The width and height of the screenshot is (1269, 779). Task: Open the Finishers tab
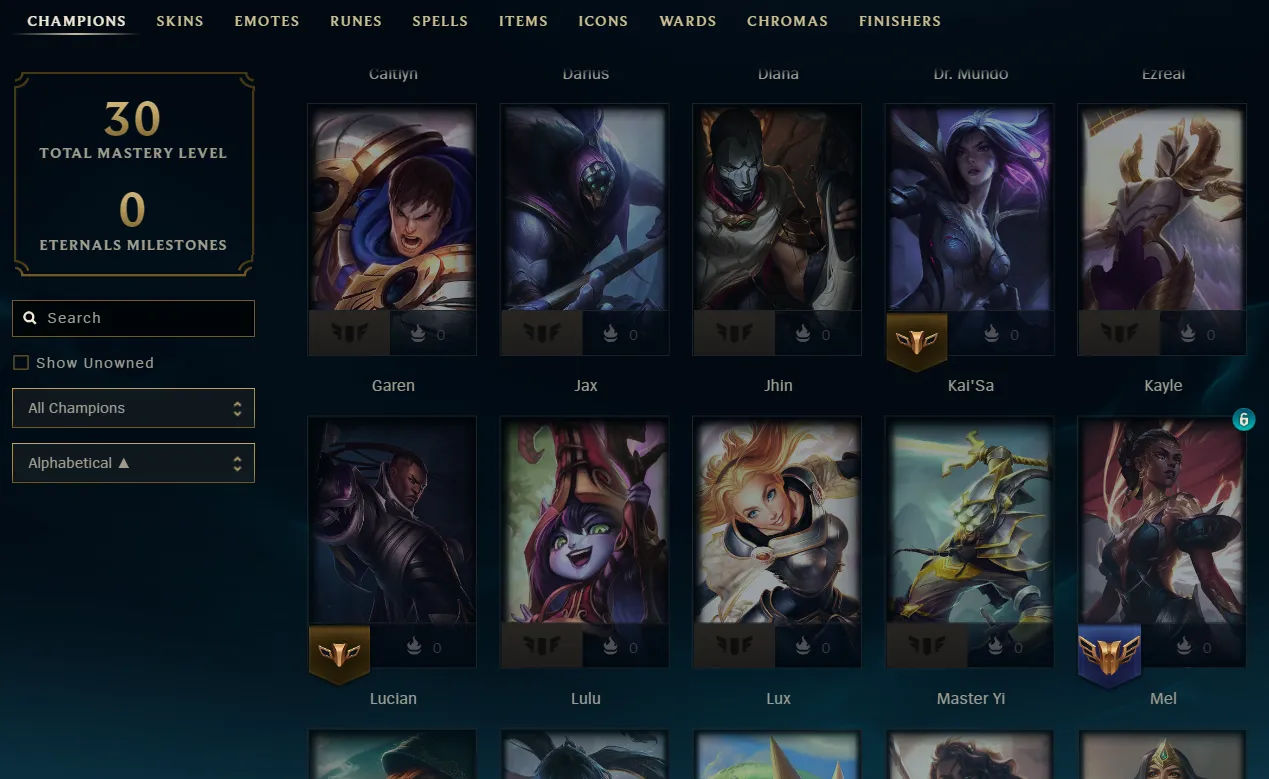point(899,21)
